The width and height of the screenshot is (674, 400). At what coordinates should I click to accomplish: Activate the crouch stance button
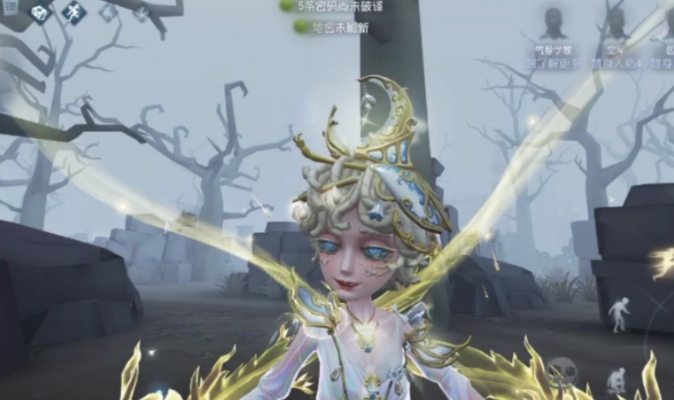pos(617,379)
